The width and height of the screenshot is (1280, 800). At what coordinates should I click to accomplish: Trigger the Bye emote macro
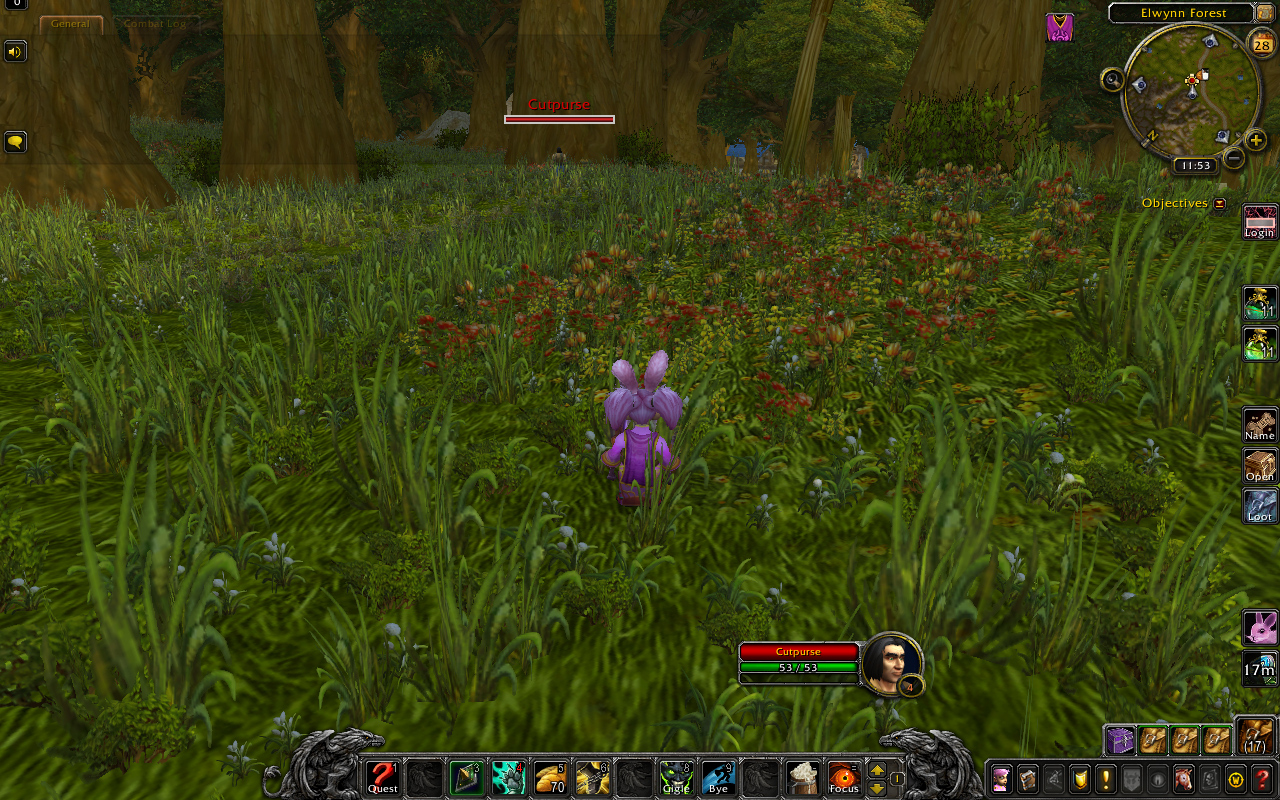pyautogui.click(x=718, y=777)
